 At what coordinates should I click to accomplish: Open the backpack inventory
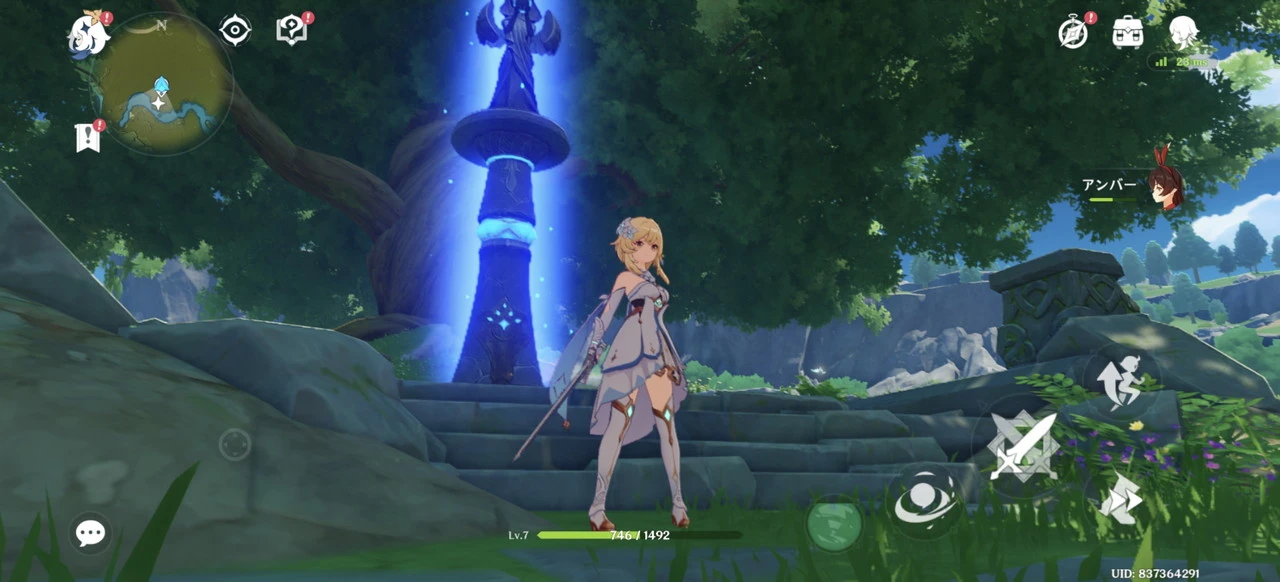point(1128,32)
